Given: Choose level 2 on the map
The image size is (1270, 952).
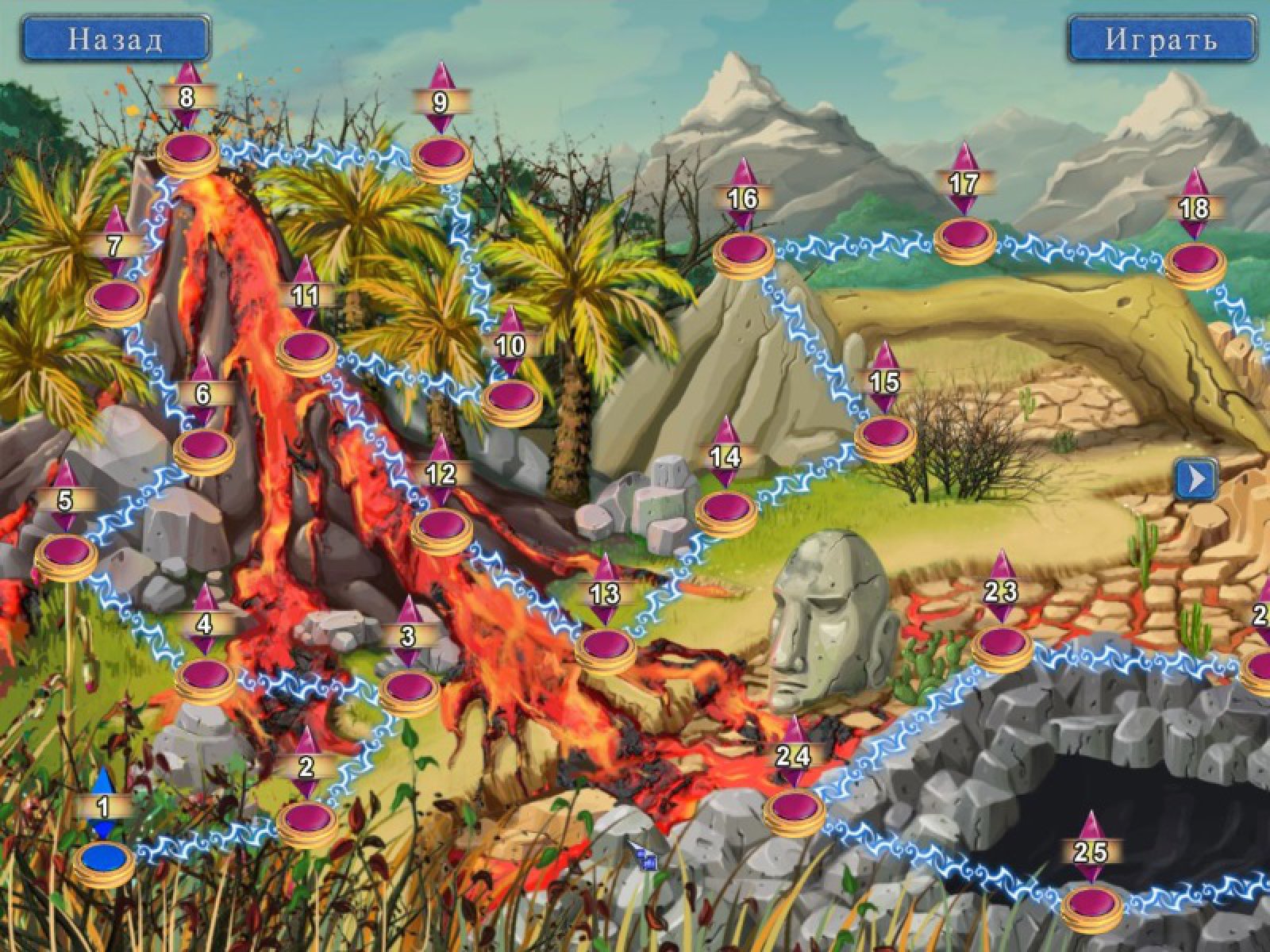Looking at the screenshot, I should (307, 818).
